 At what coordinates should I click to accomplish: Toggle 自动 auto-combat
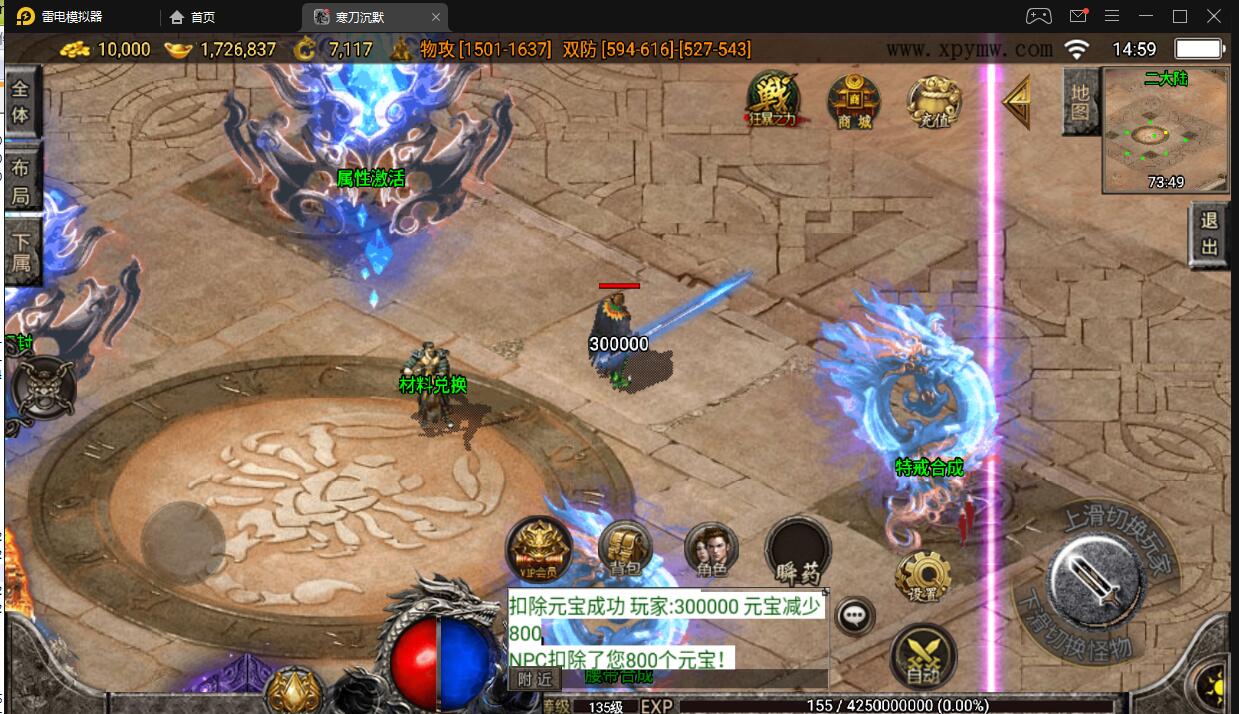pyautogui.click(x=922, y=657)
